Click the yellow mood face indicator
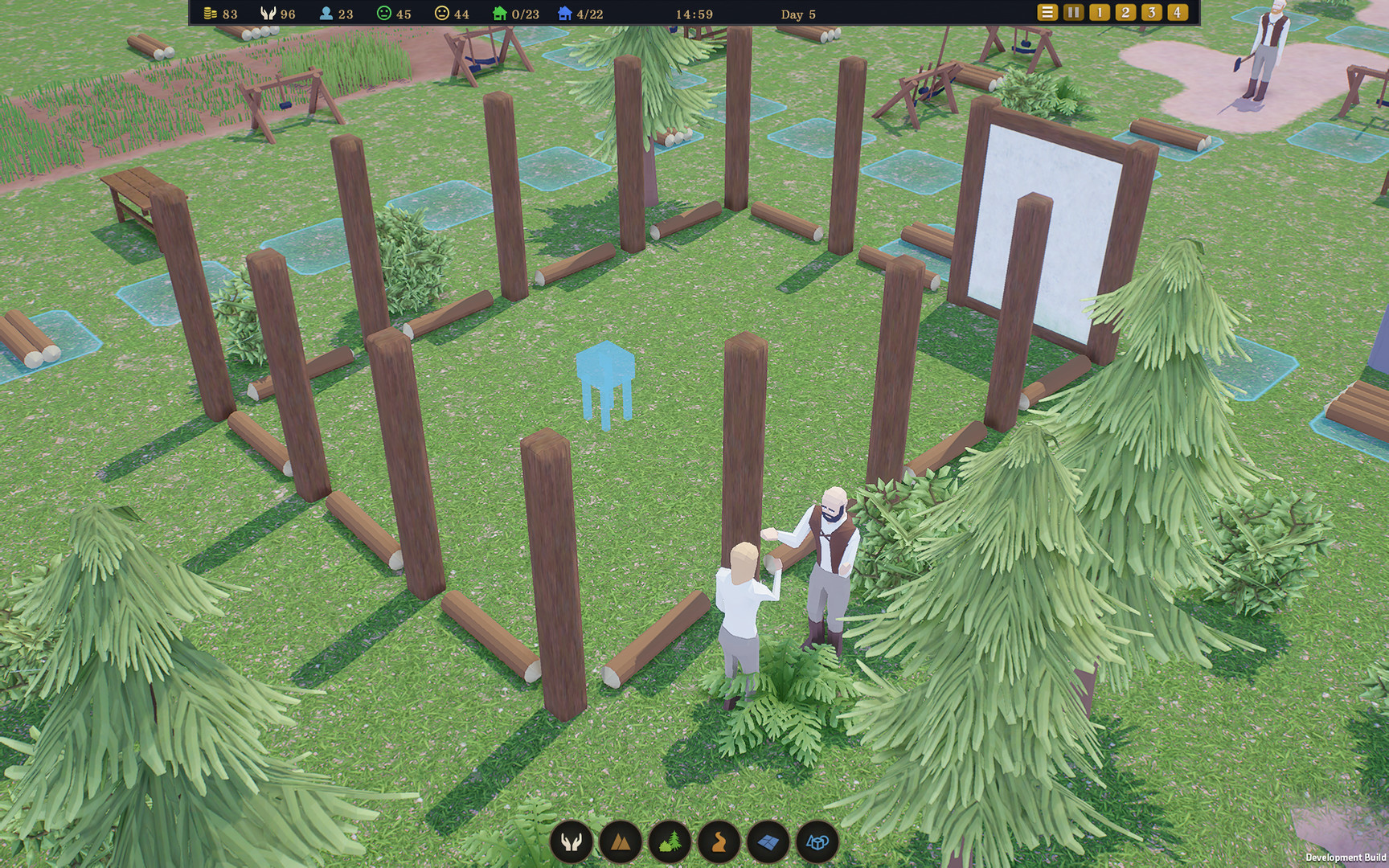1389x868 pixels. point(441,14)
